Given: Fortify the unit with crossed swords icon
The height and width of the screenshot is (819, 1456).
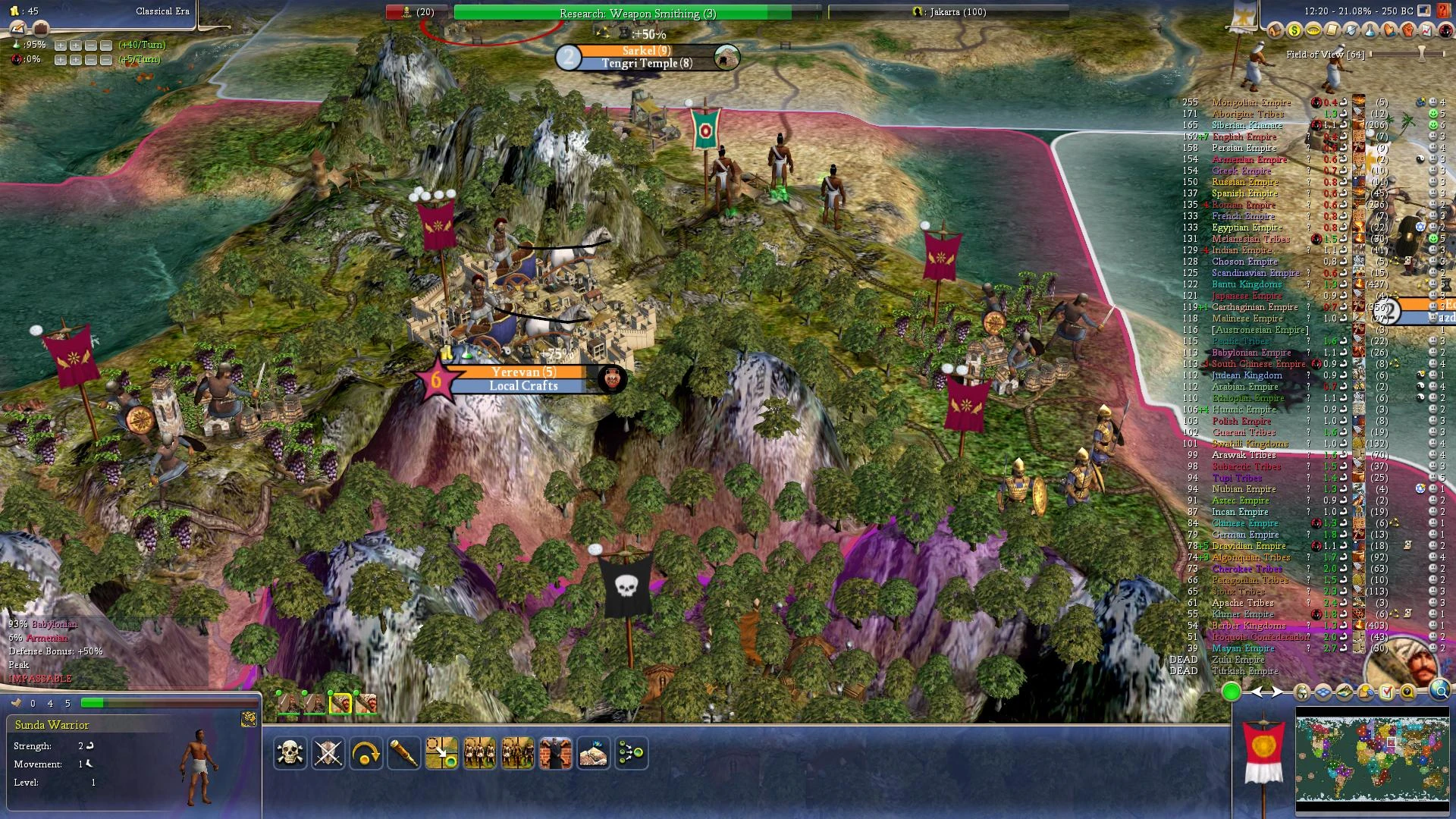Looking at the screenshot, I should (x=328, y=753).
